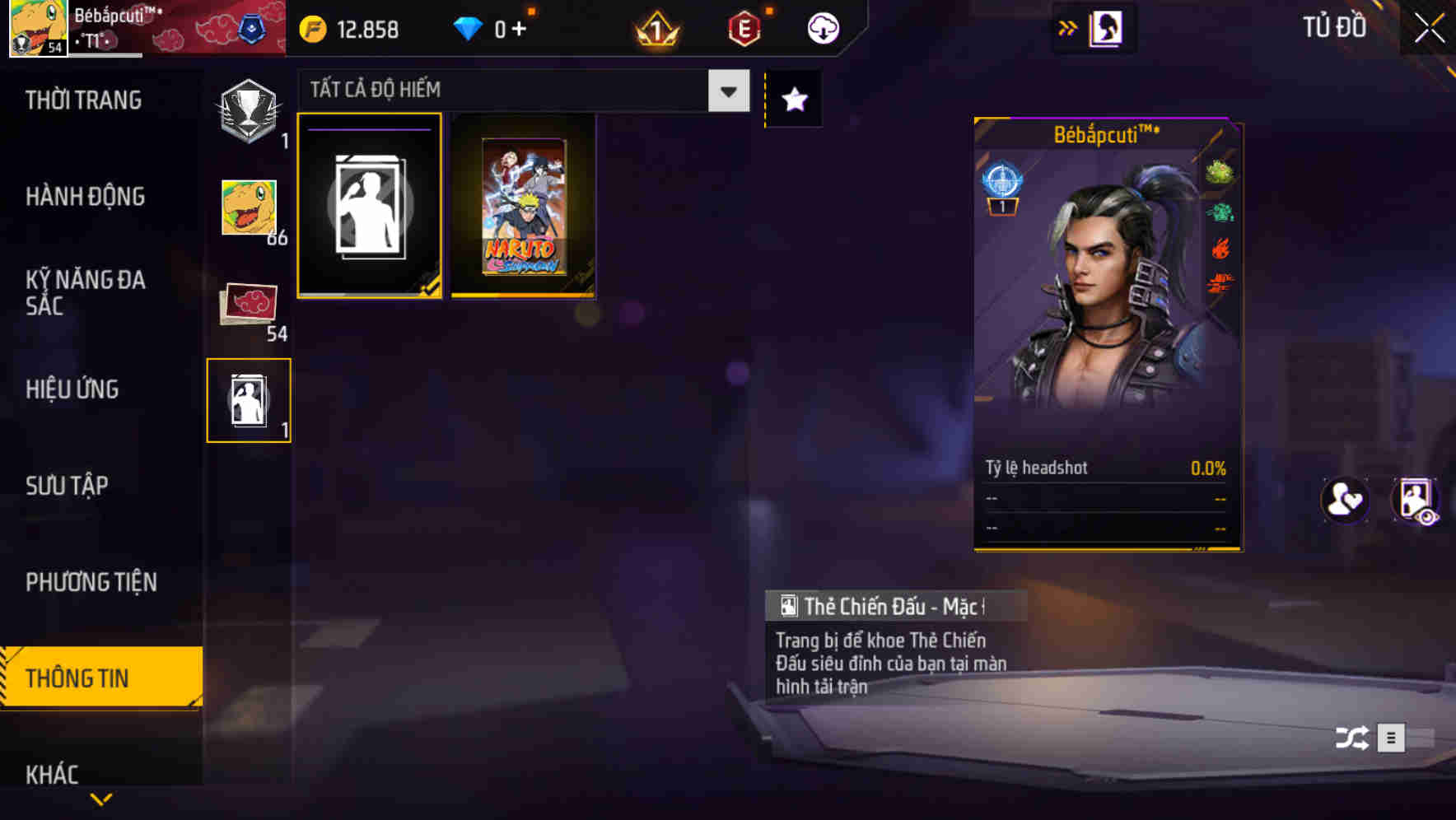Click the shuffle arrows icon at bottom right
Screen dimensions: 1456x820
click(x=1351, y=738)
